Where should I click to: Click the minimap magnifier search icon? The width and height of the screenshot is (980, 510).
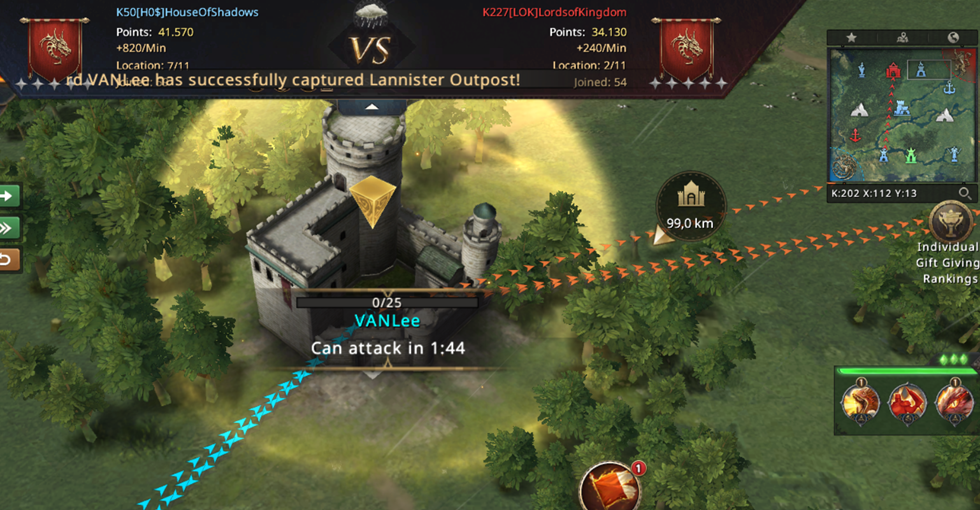[964, 193]
